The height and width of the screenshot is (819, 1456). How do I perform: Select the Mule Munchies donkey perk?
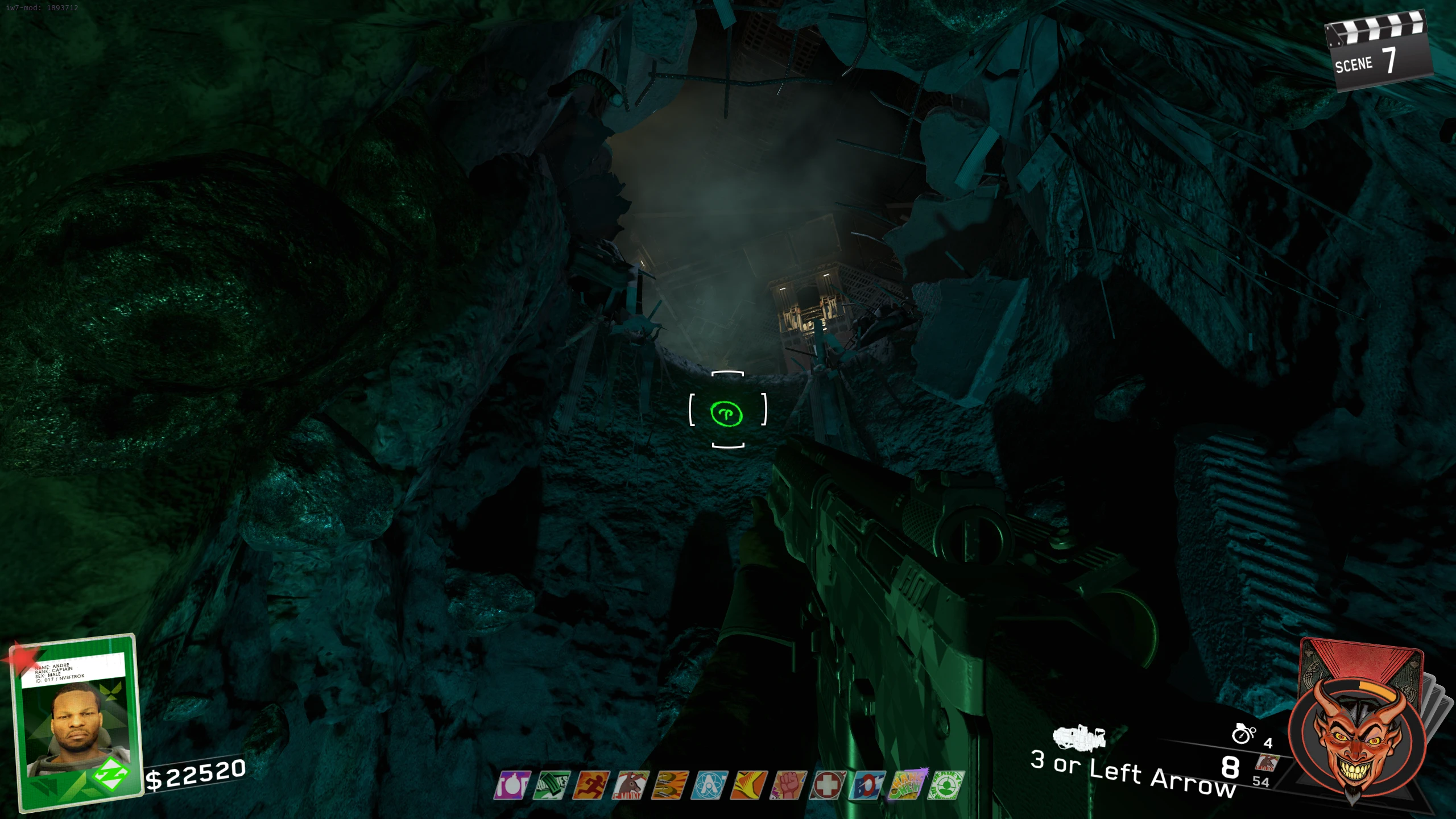pyautogui.click(x=630, y=785)
